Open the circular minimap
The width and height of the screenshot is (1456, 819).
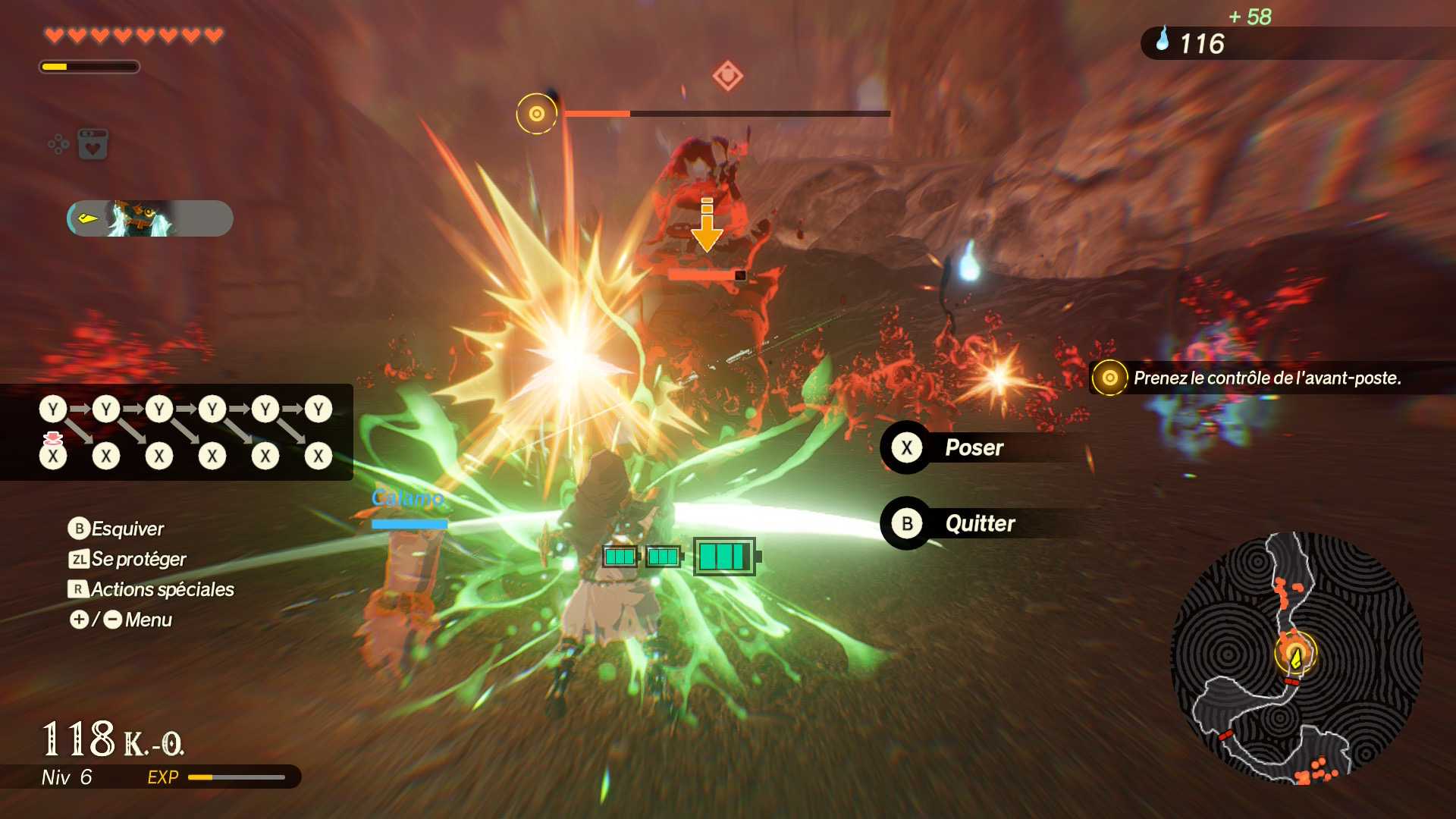click(x=1295, y=658)
